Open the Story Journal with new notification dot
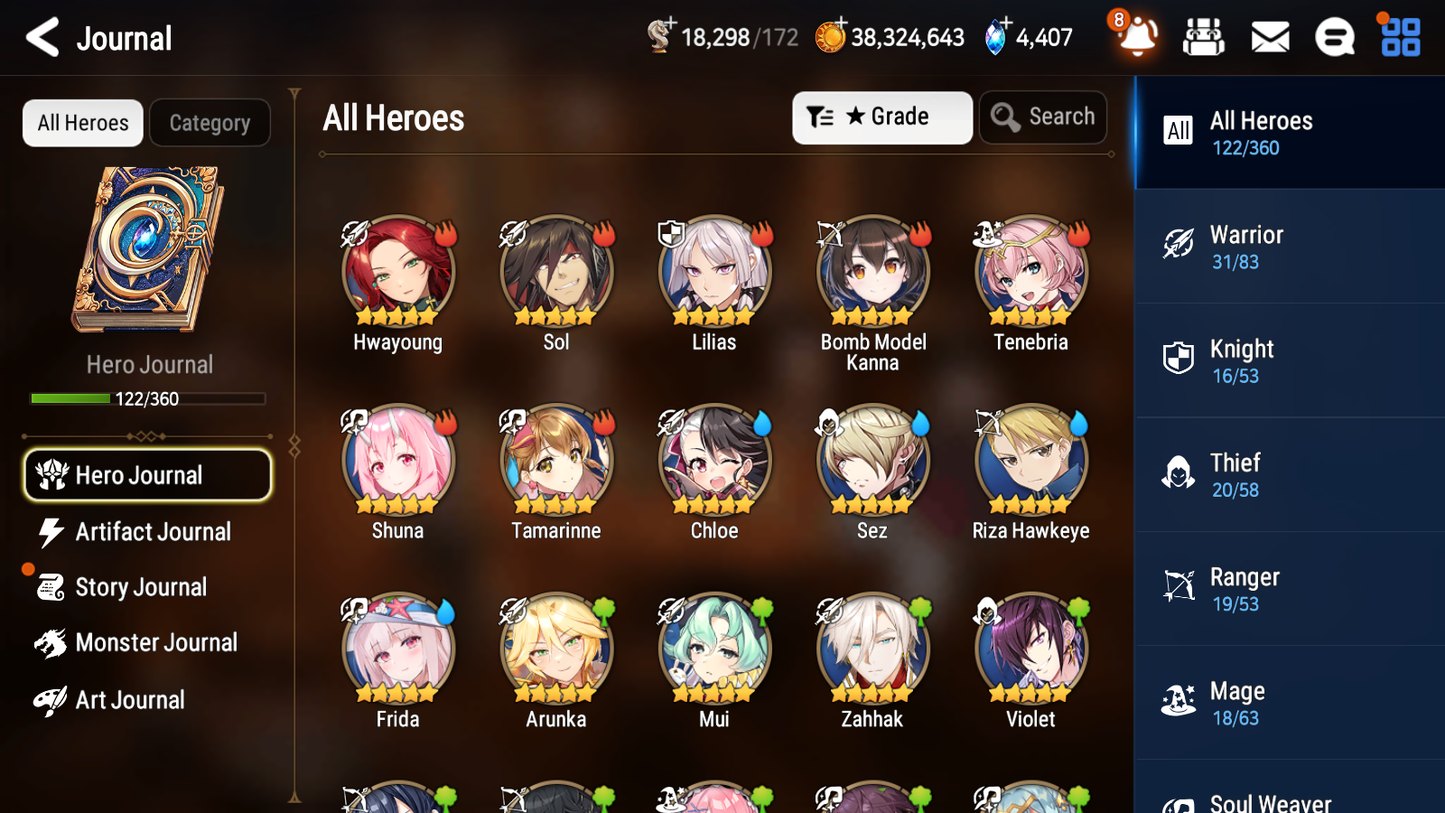 point(146,587)
